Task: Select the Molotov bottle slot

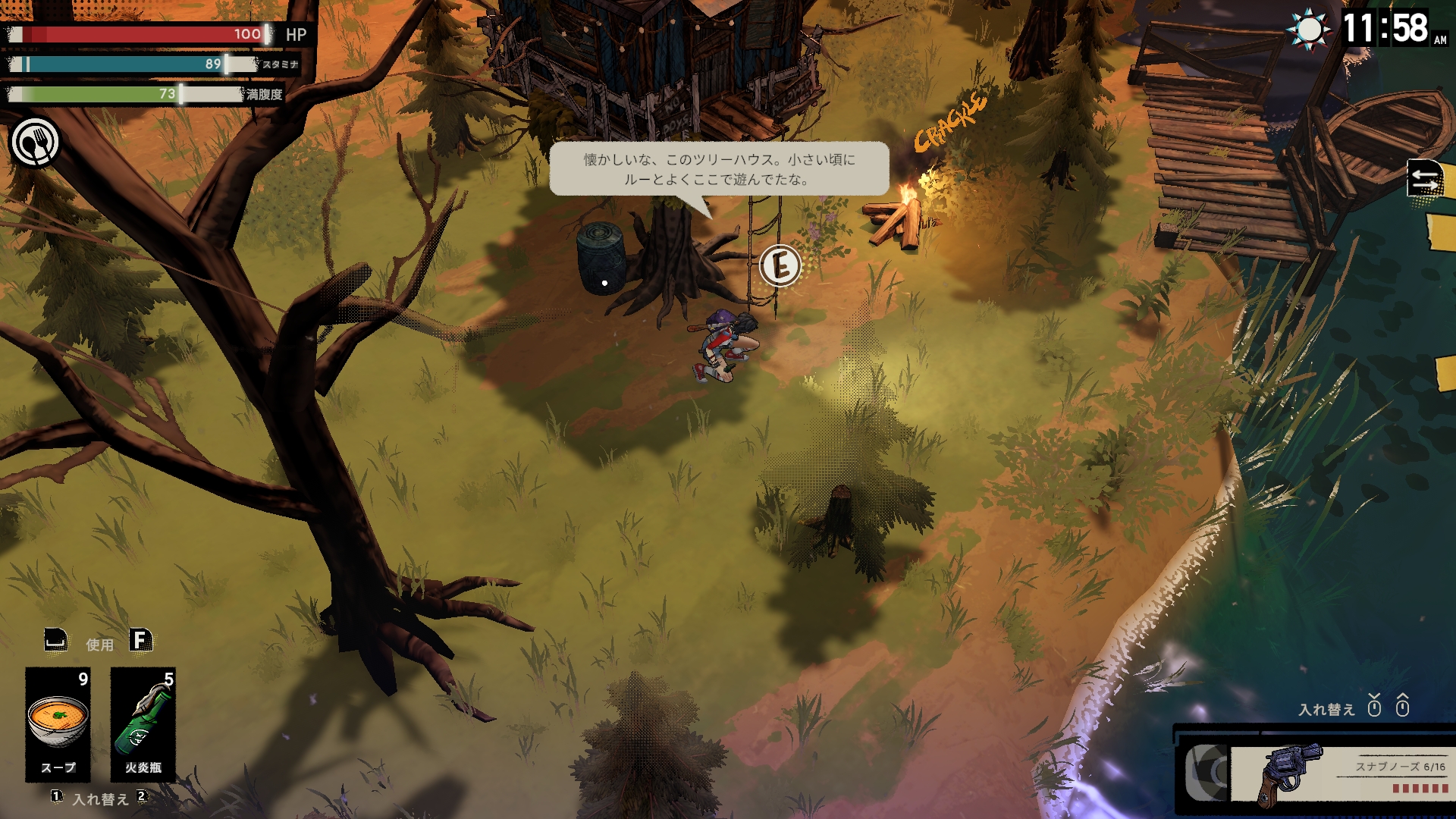Action: pos(143,723)
